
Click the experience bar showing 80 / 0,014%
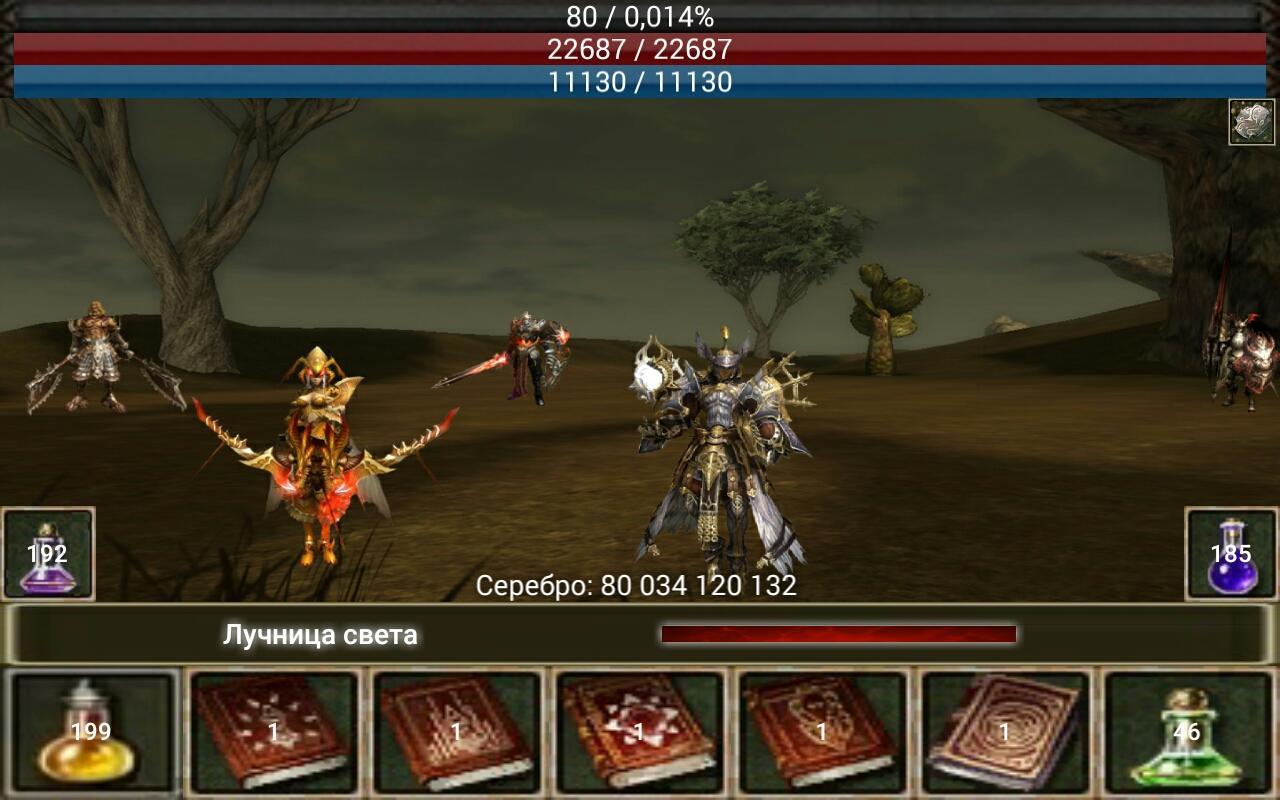click(640, 16)
